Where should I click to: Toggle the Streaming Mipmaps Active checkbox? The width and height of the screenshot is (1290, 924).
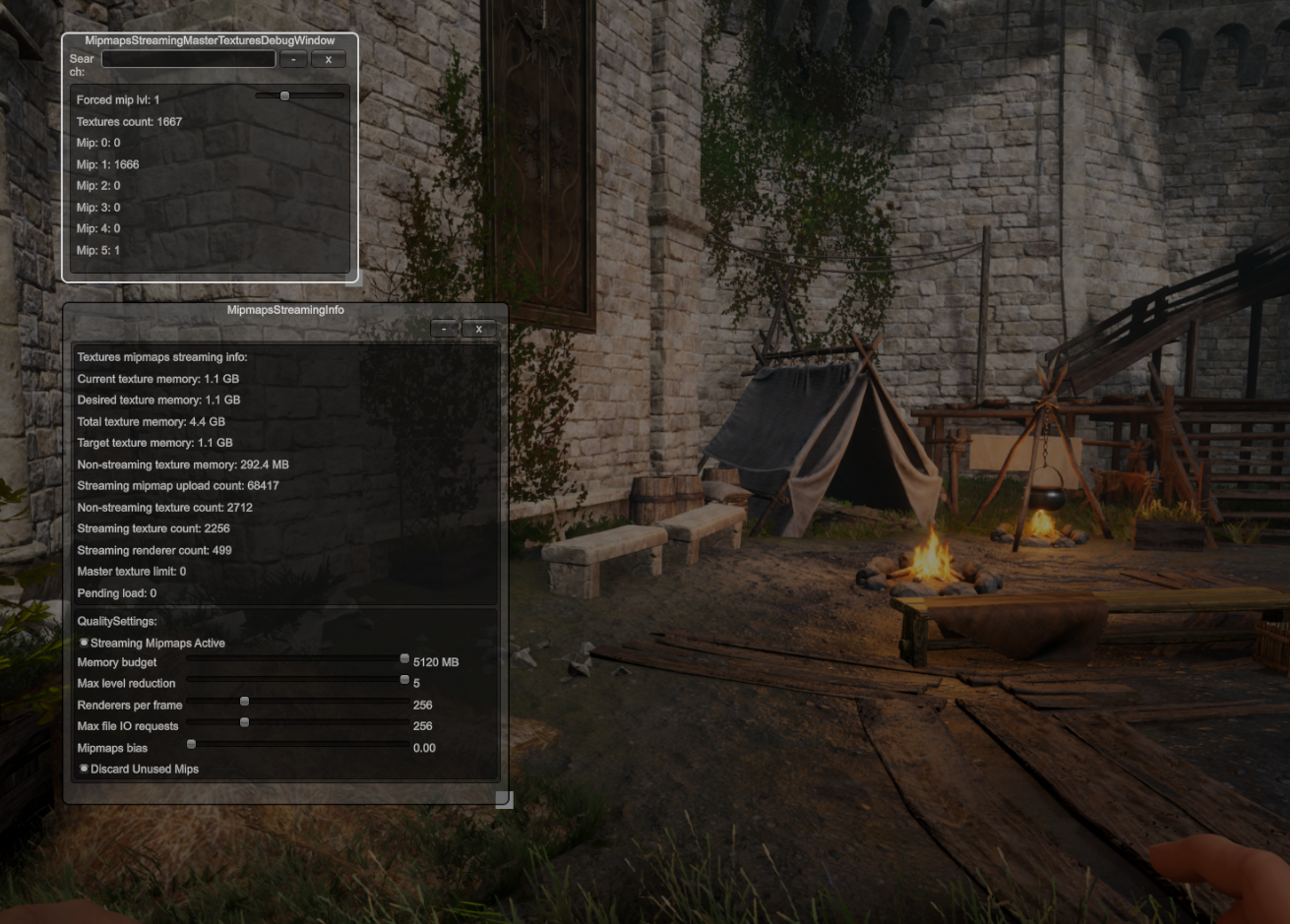[83, 642]
